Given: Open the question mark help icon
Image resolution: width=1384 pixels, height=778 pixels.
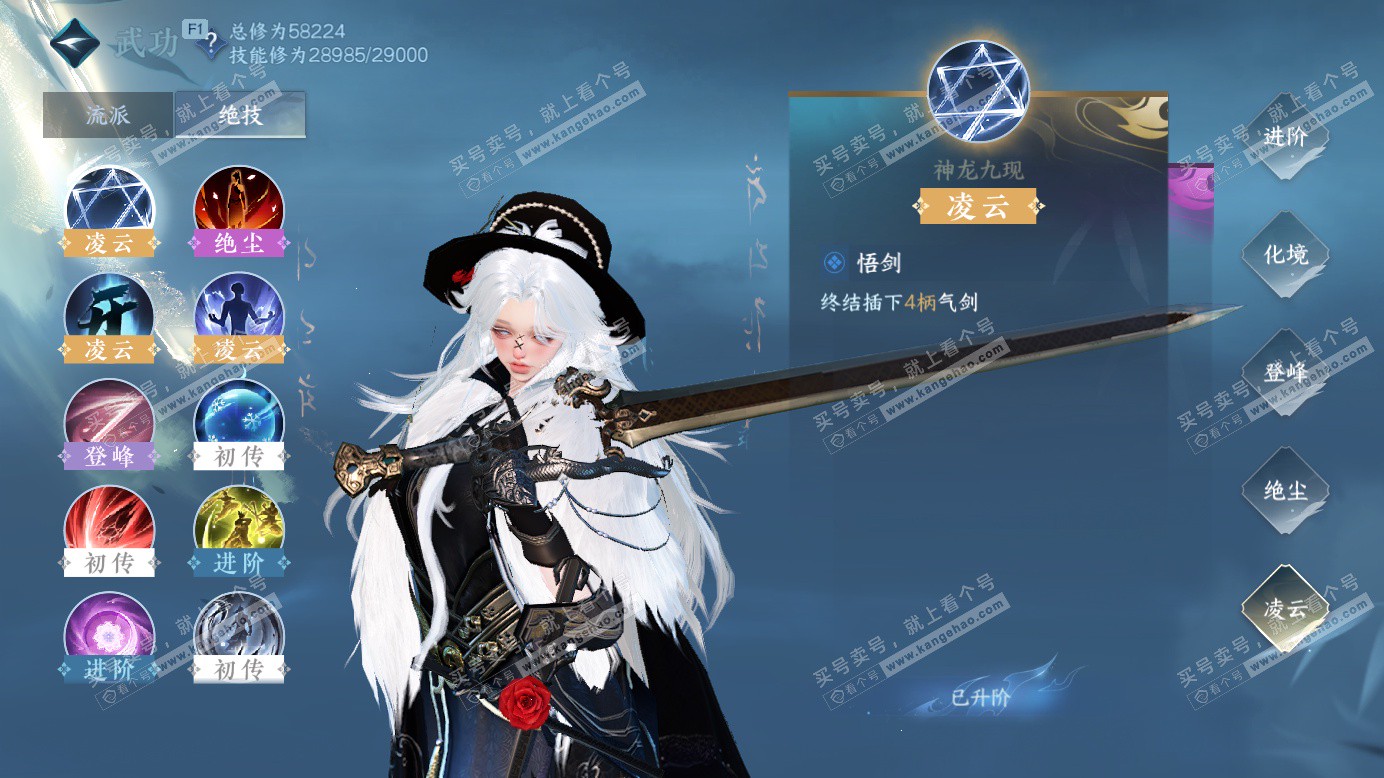Looking at the screenshot, I should coord(209,46).
